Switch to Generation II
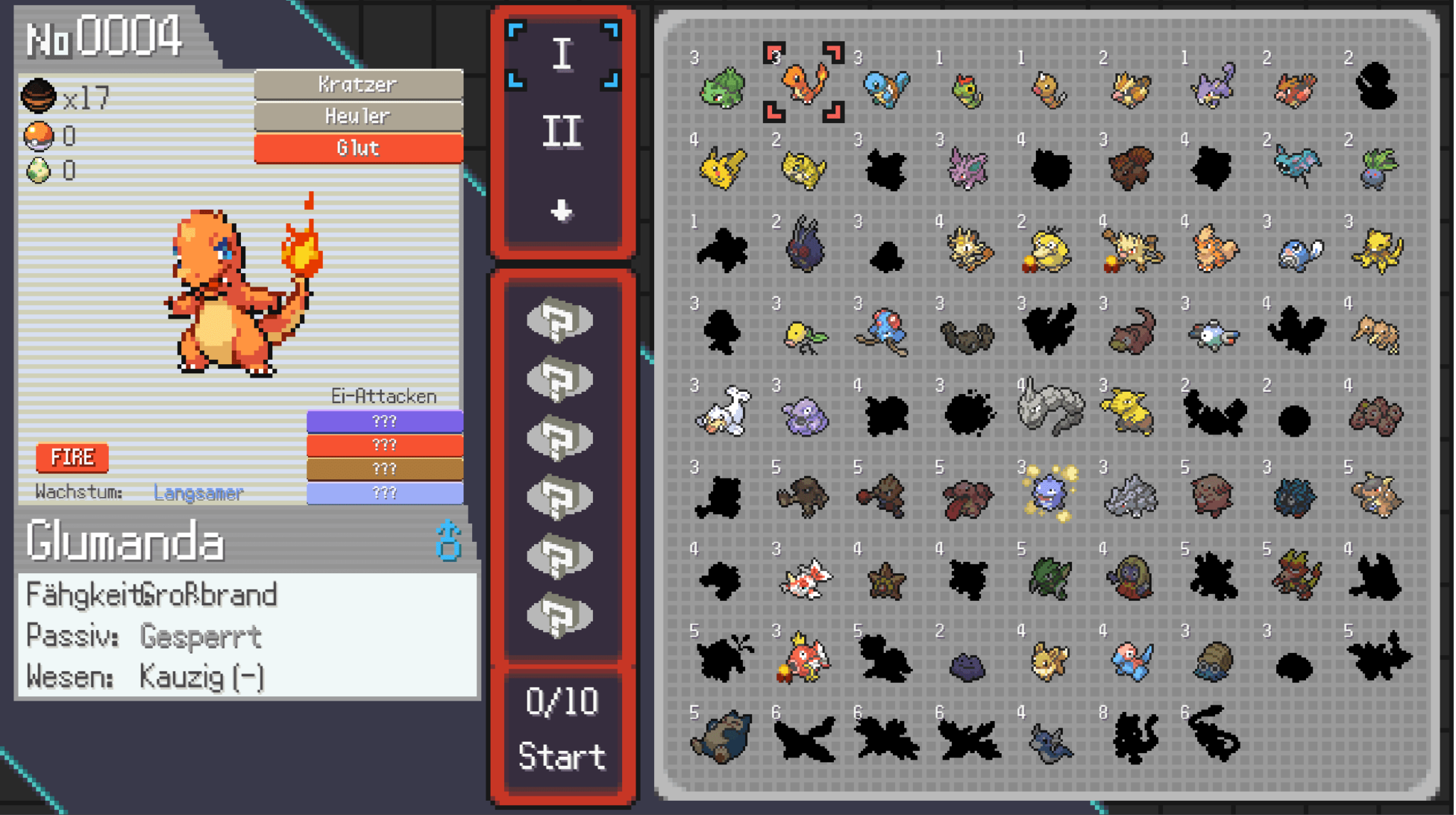The image size is (1456, 815). (562, 129)
